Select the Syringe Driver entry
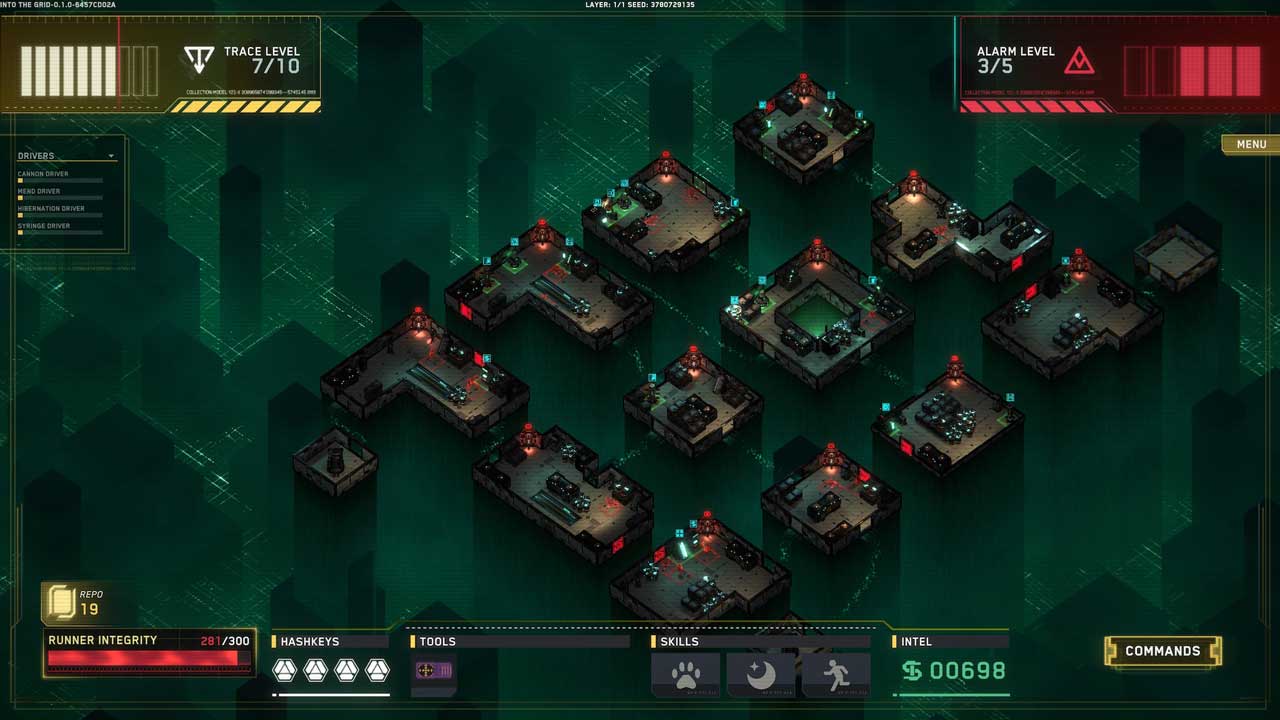This screenshot has width=1280, height=720. [44, 226]
